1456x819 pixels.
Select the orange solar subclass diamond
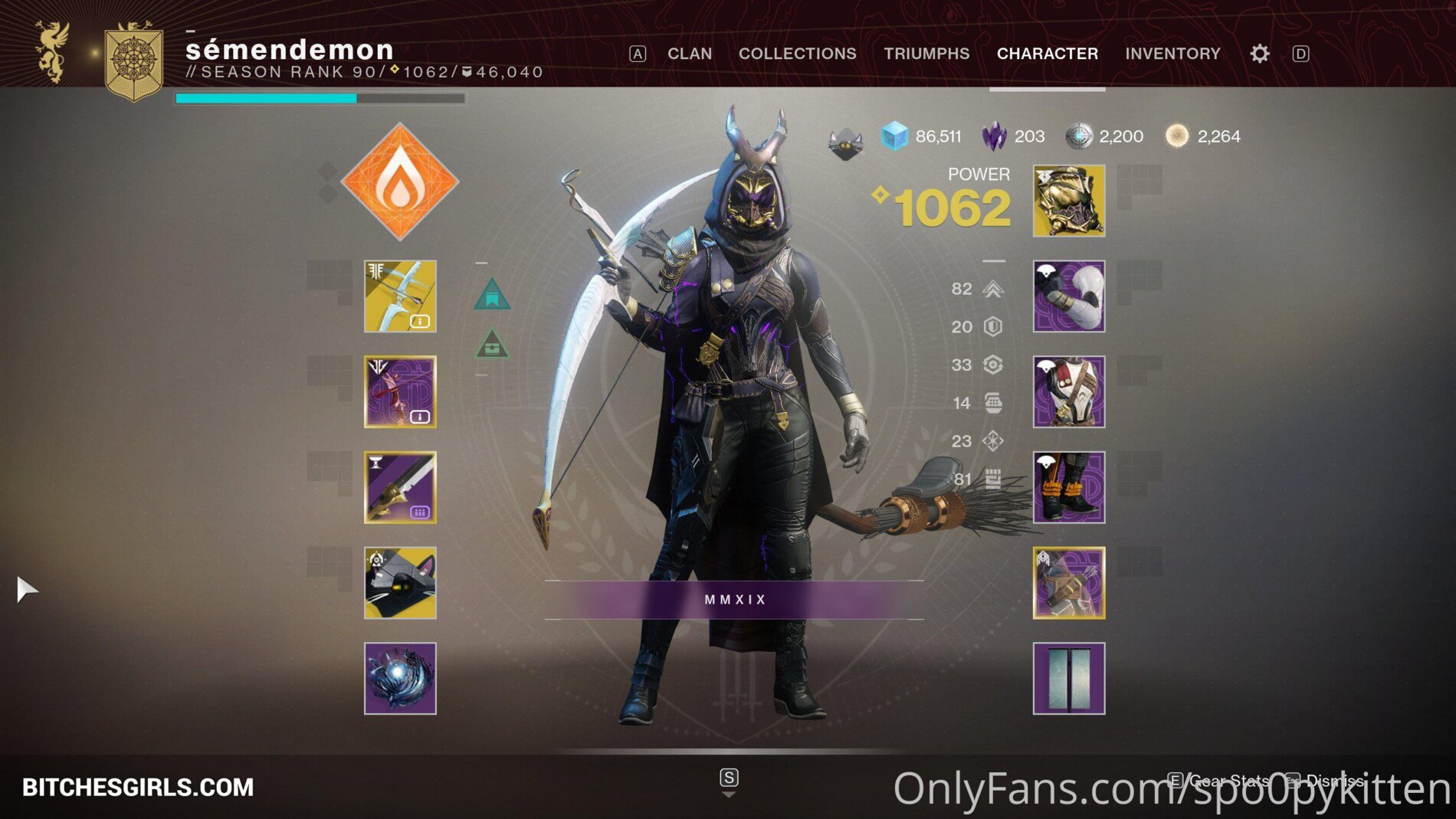point(400,182)
